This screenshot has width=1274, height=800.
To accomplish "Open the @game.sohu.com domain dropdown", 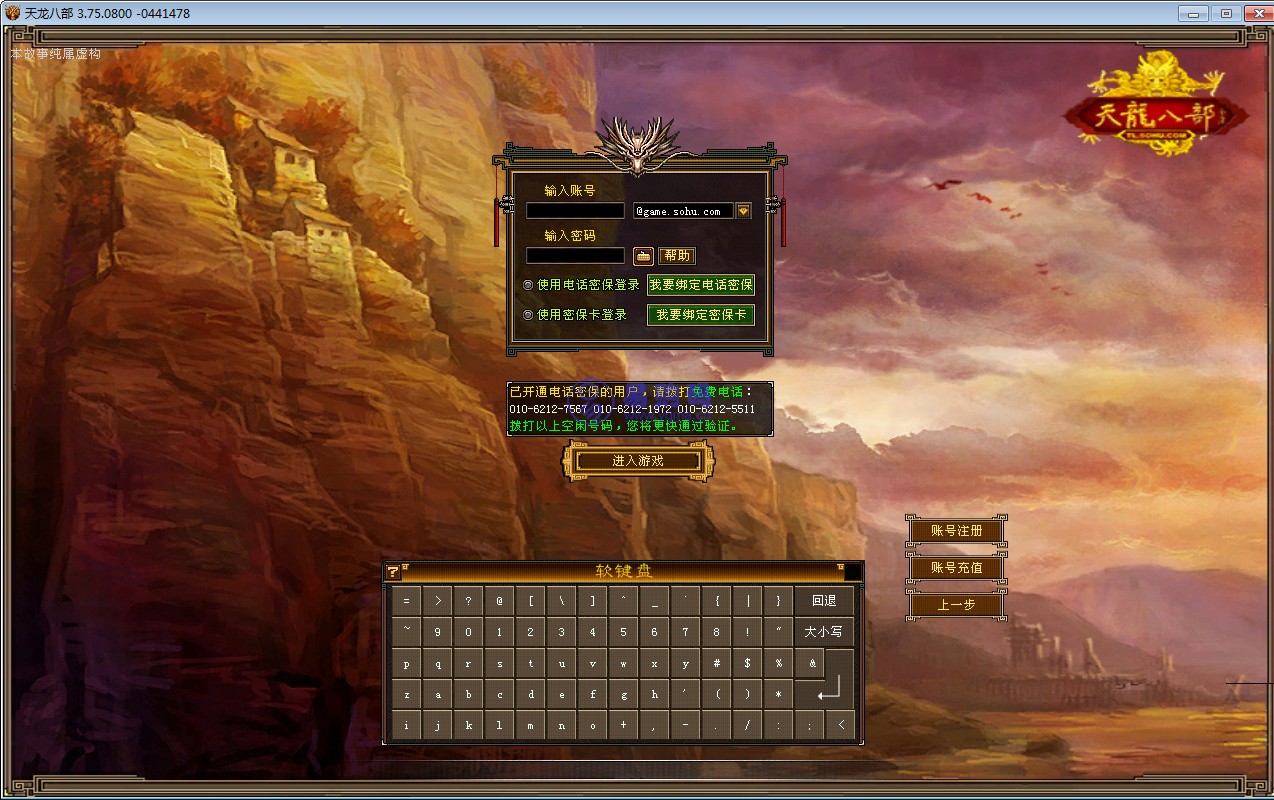I will [743, 211].
